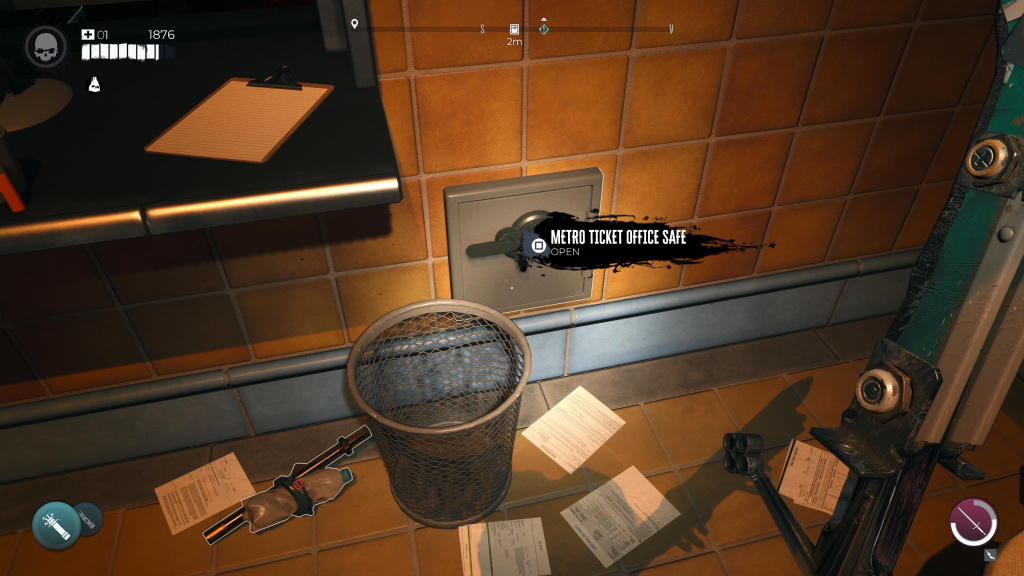Click the skull character portrait icon
The width and height of the screenshot is (1024, 576).
pos(46,46)
